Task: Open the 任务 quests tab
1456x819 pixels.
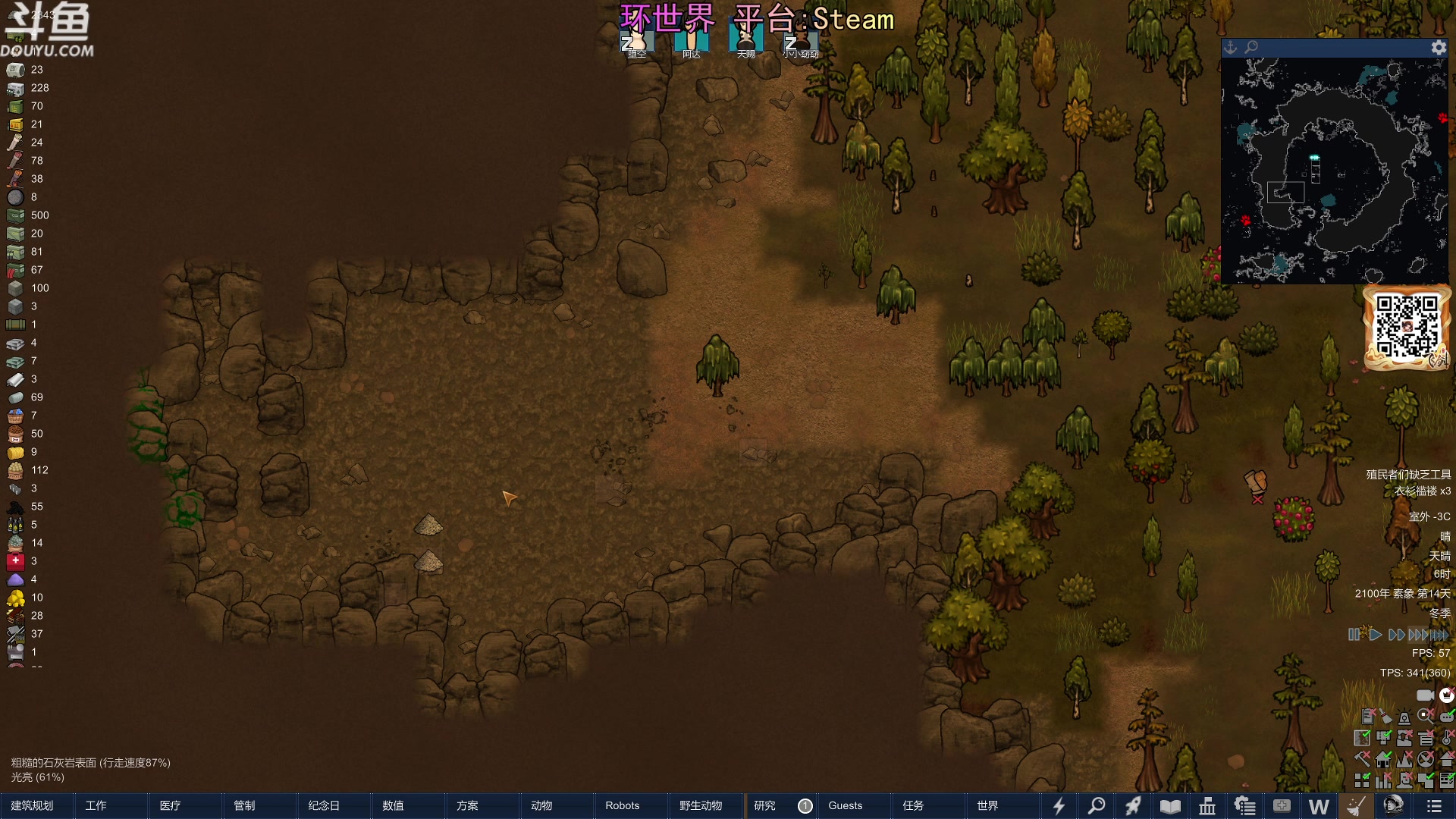Action: (913, 805)
